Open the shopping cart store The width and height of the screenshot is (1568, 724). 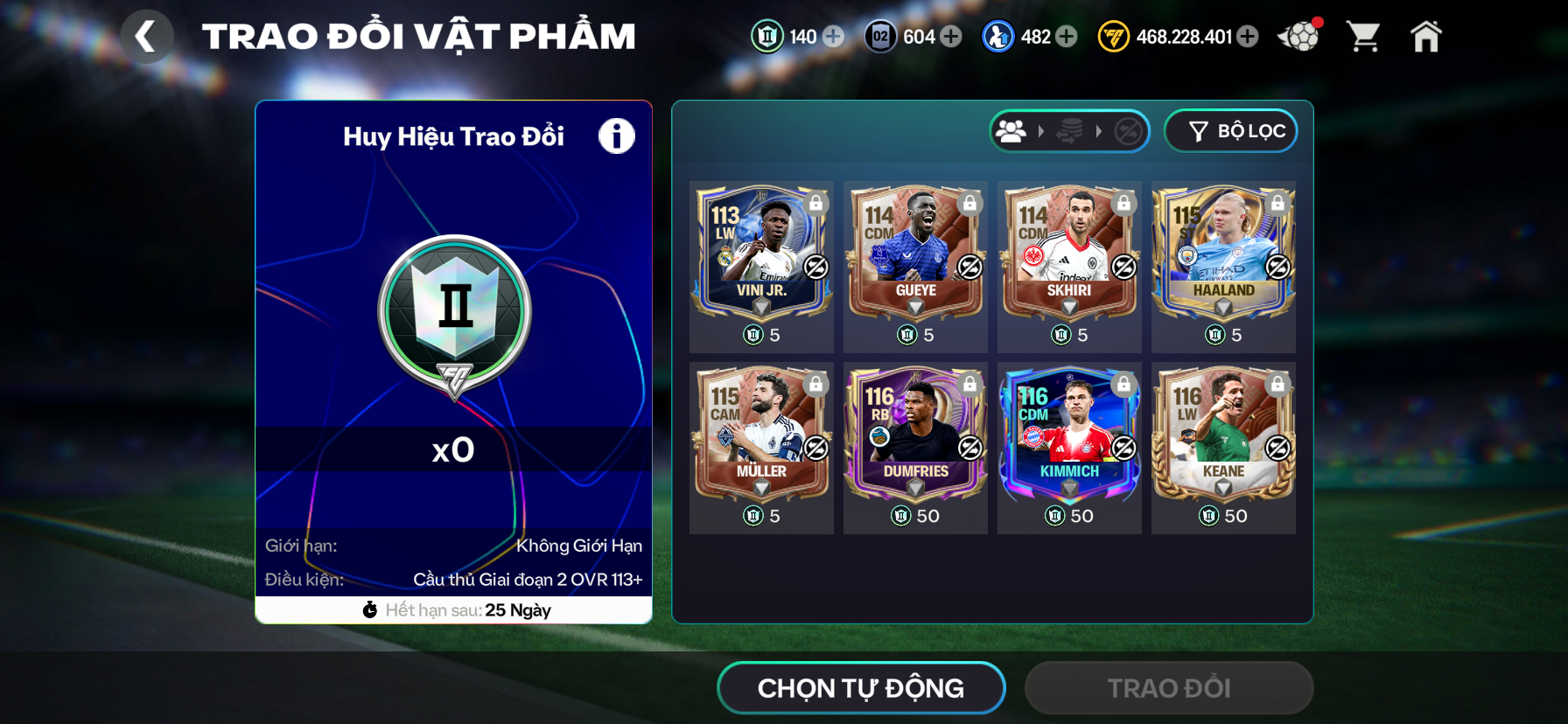(1363, 37)
